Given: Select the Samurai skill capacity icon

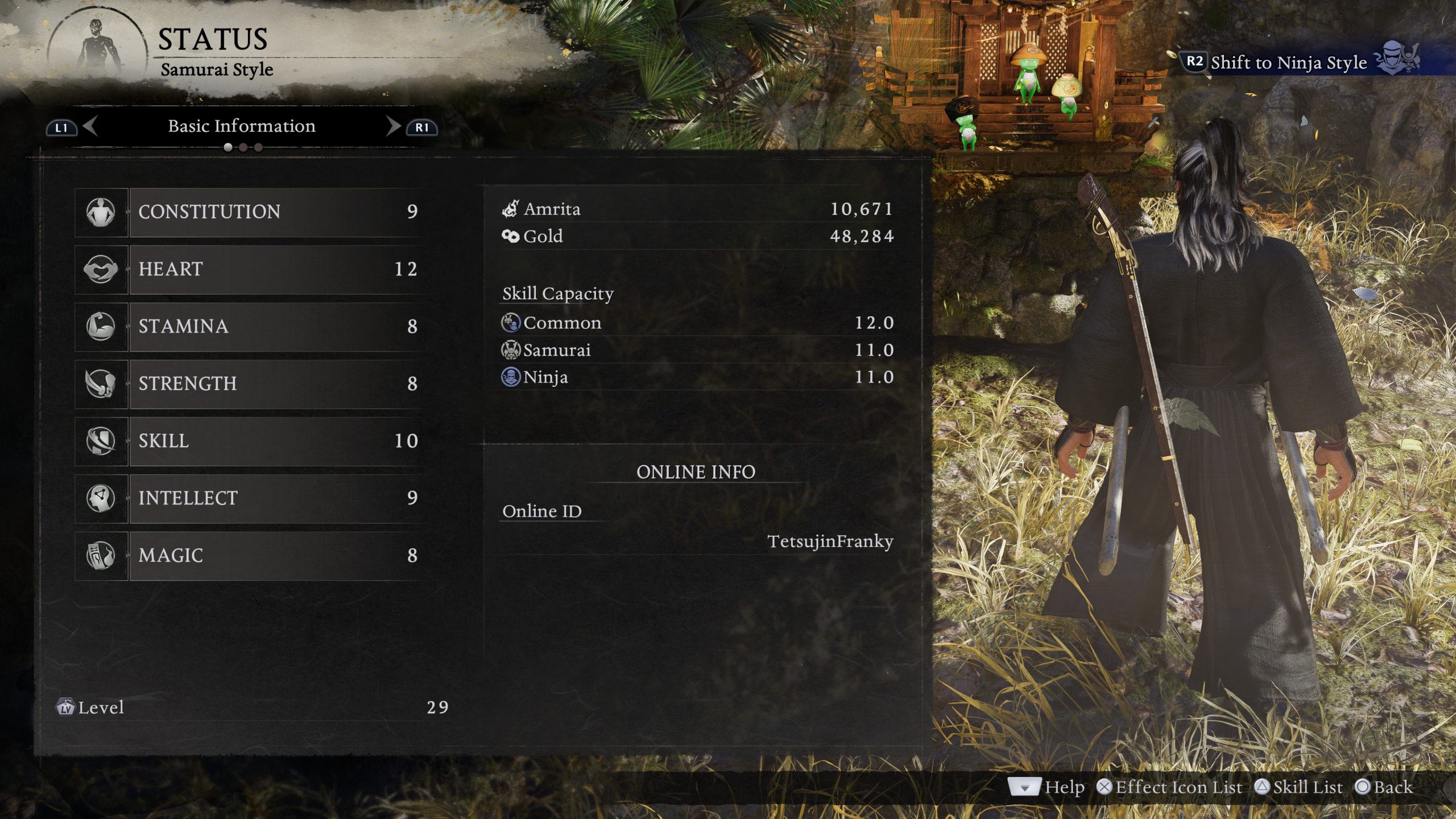Looking at the screenshot, I should [x=511, y=350].
